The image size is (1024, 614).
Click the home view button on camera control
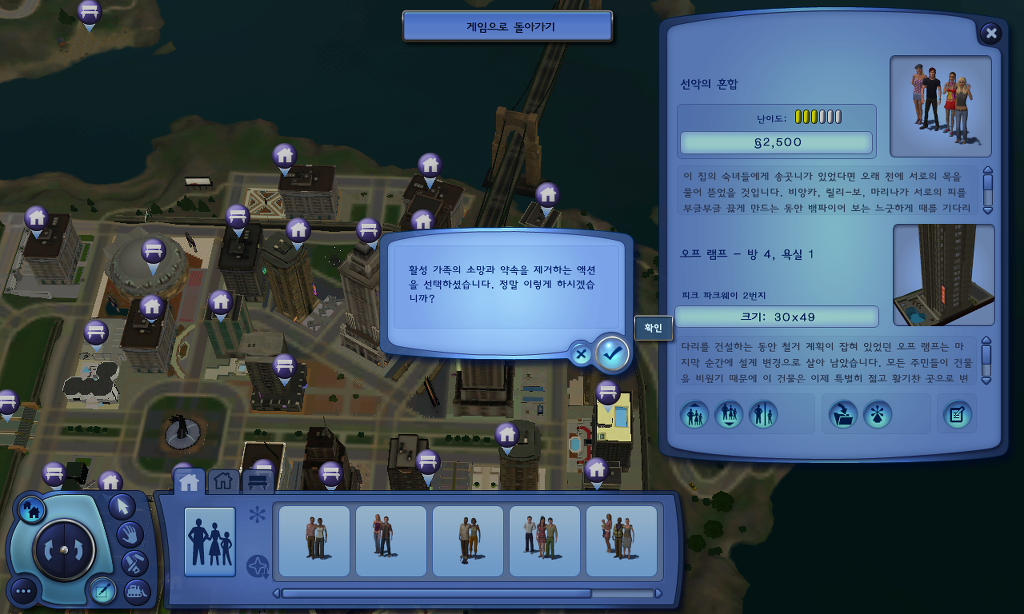coord(31,509)
